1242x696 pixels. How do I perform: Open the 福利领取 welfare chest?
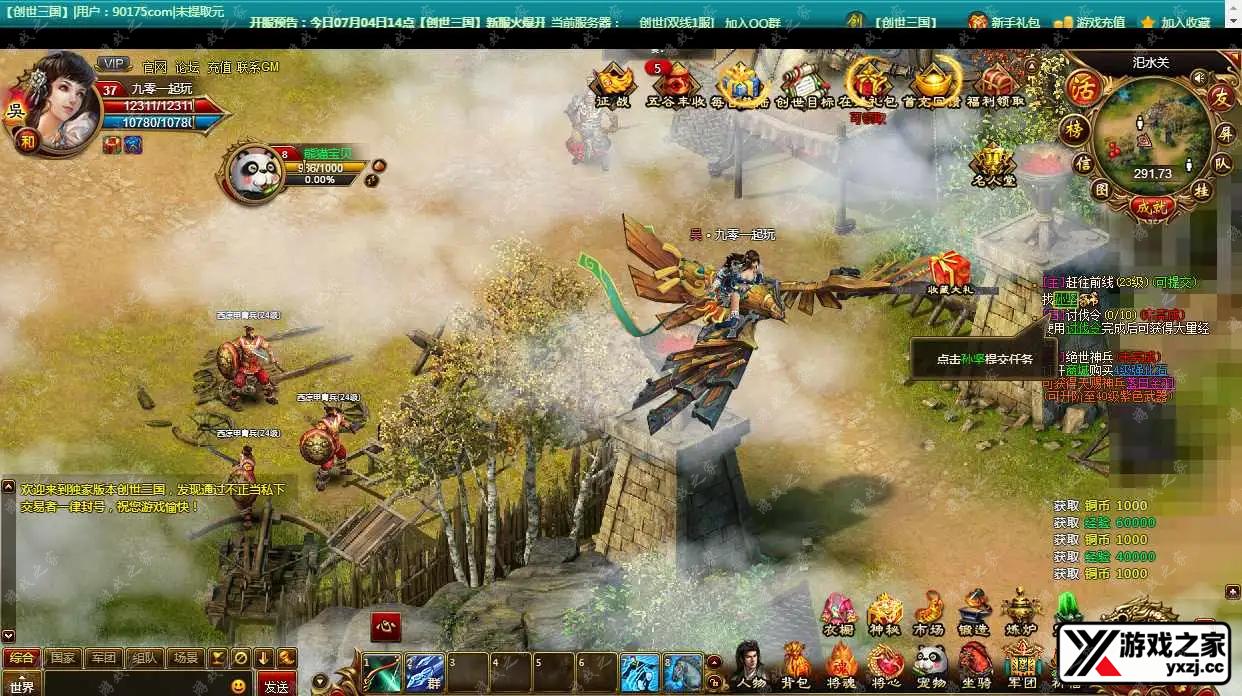tap(995, 85)
